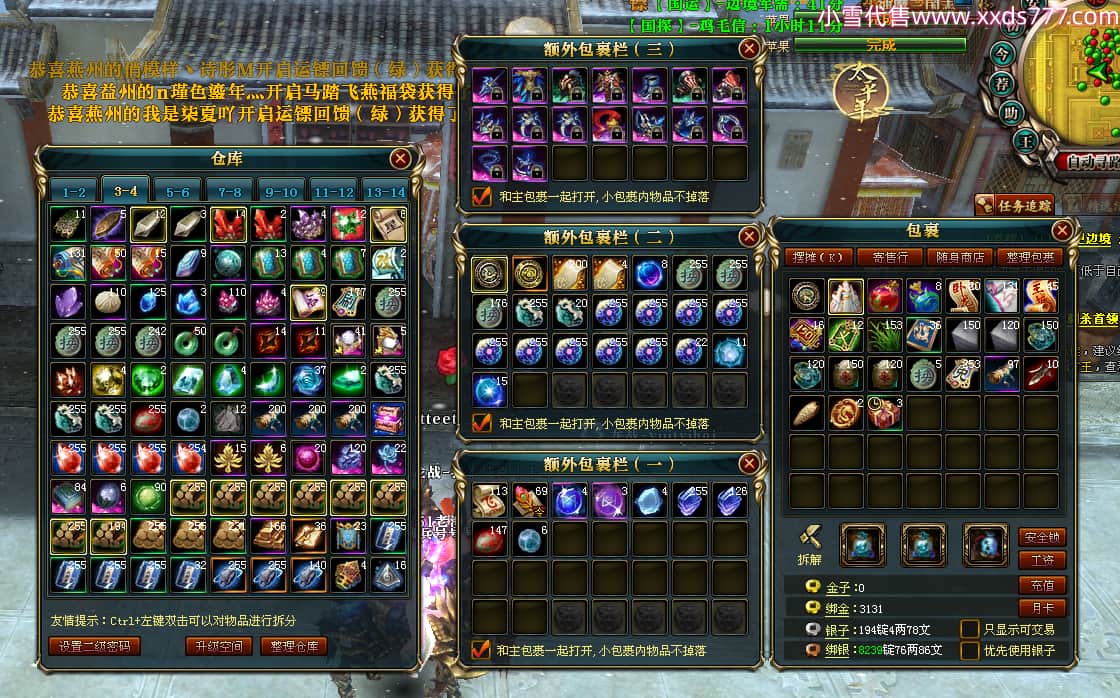Toggle the 只显示可交易 checkbox
The width and height of the screenshot is (1120, 698).
[x=969, y=629]
